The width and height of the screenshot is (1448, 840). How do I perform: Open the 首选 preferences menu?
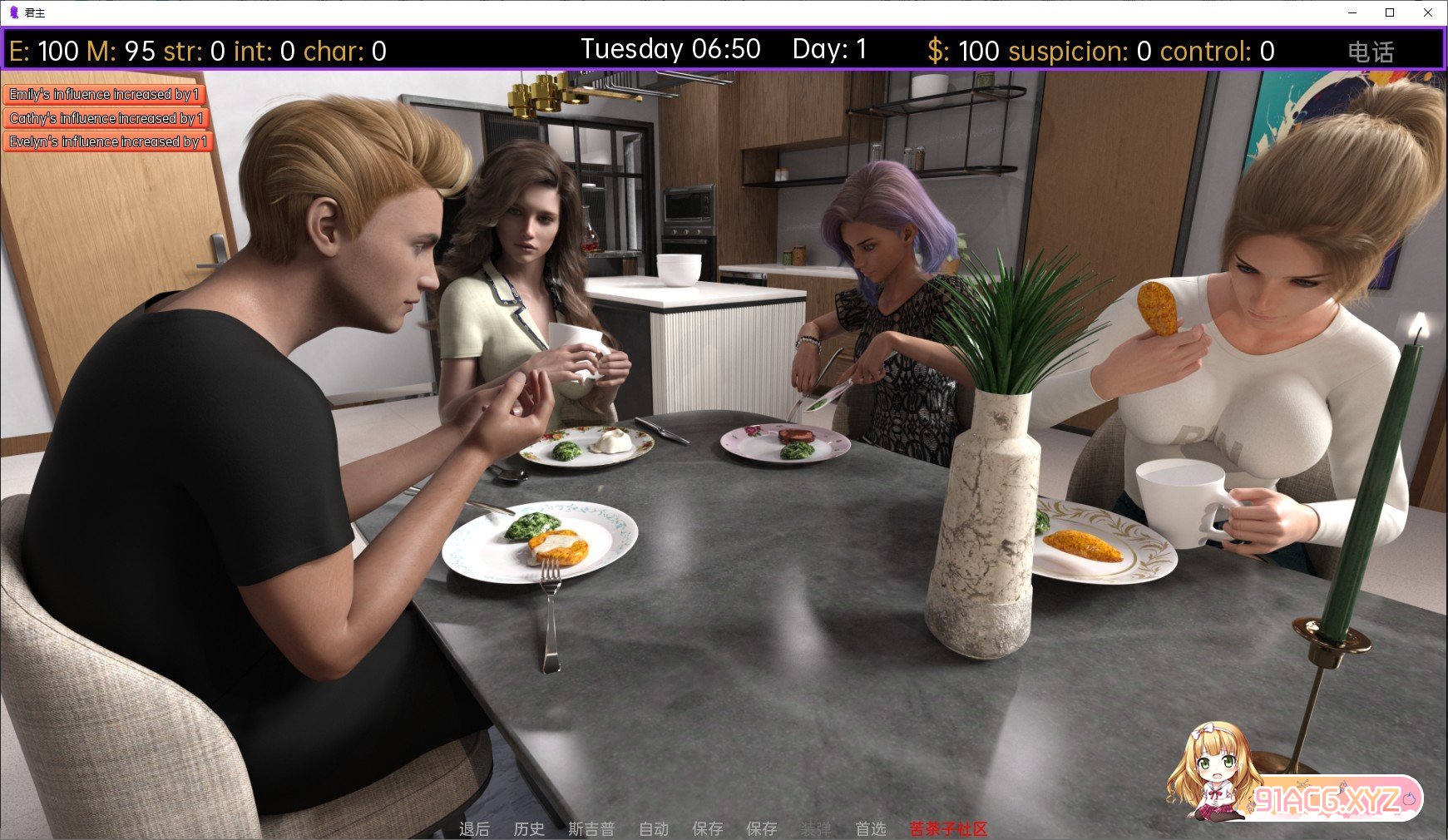pyautogui.click(x=871, y=828)
